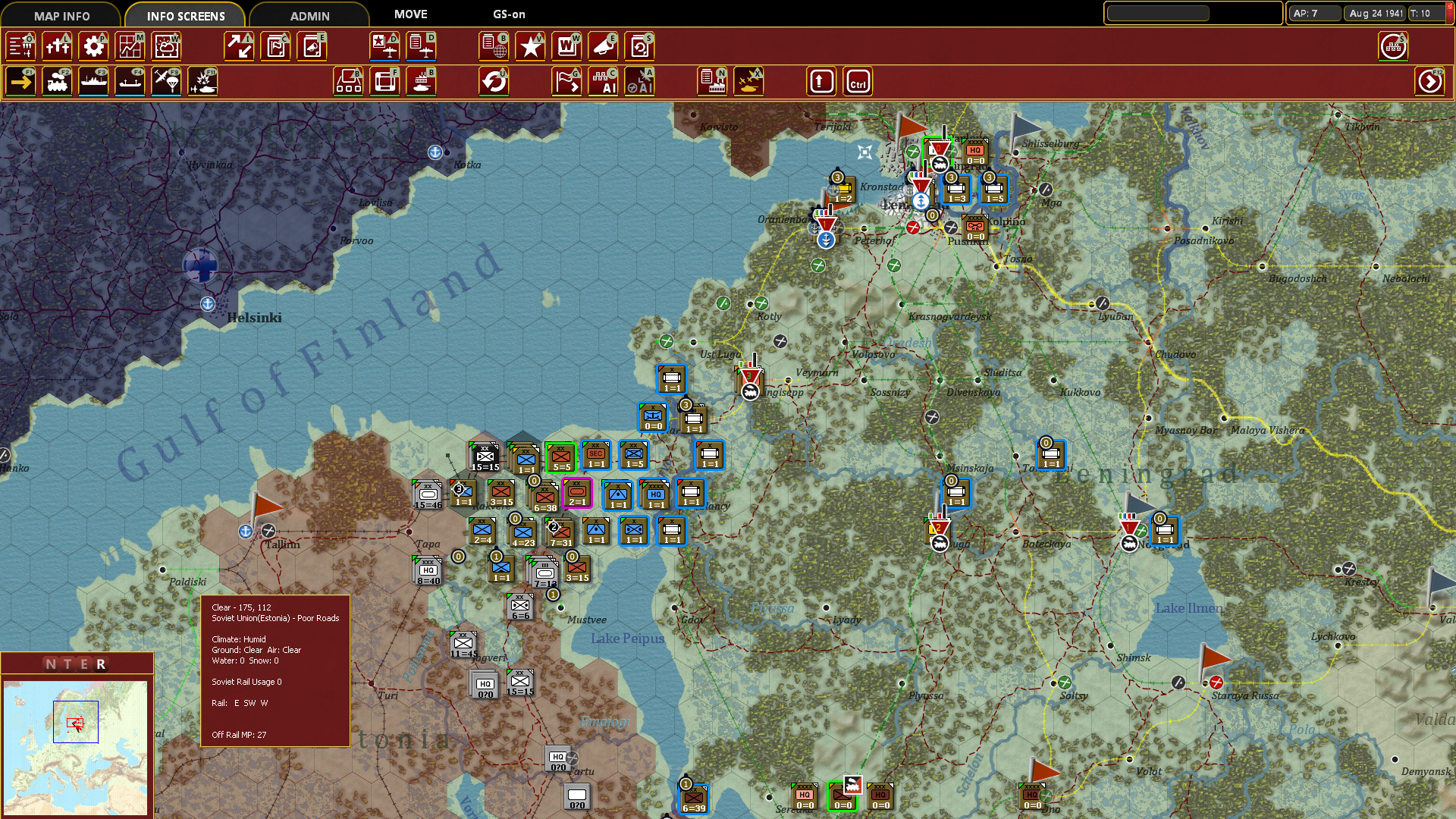Open the losses screen crosses icon

[x=57, y=46]
